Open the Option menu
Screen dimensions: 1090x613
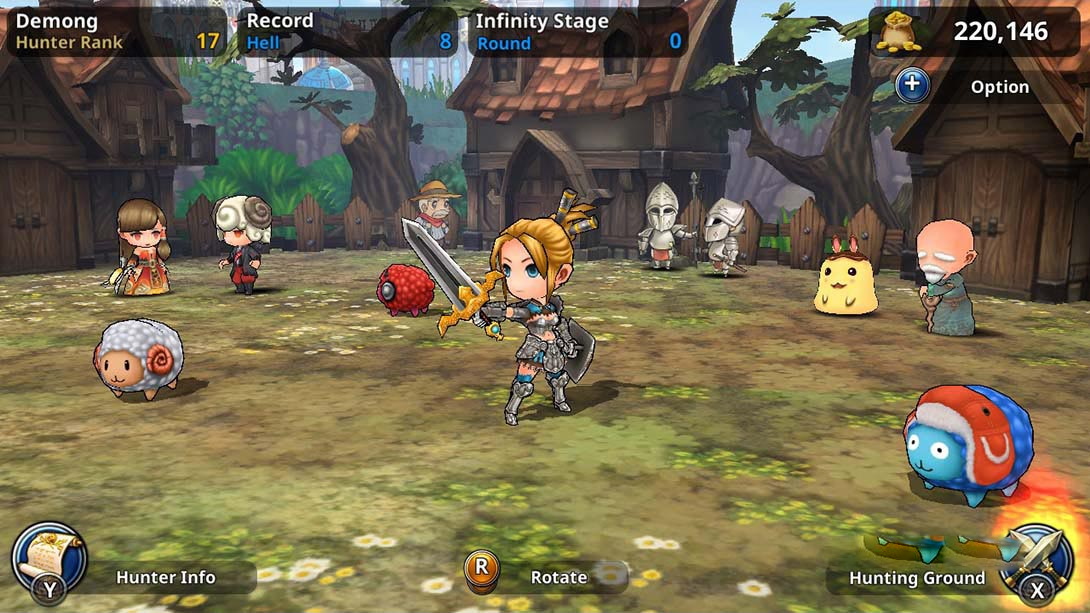click(912, 86)
